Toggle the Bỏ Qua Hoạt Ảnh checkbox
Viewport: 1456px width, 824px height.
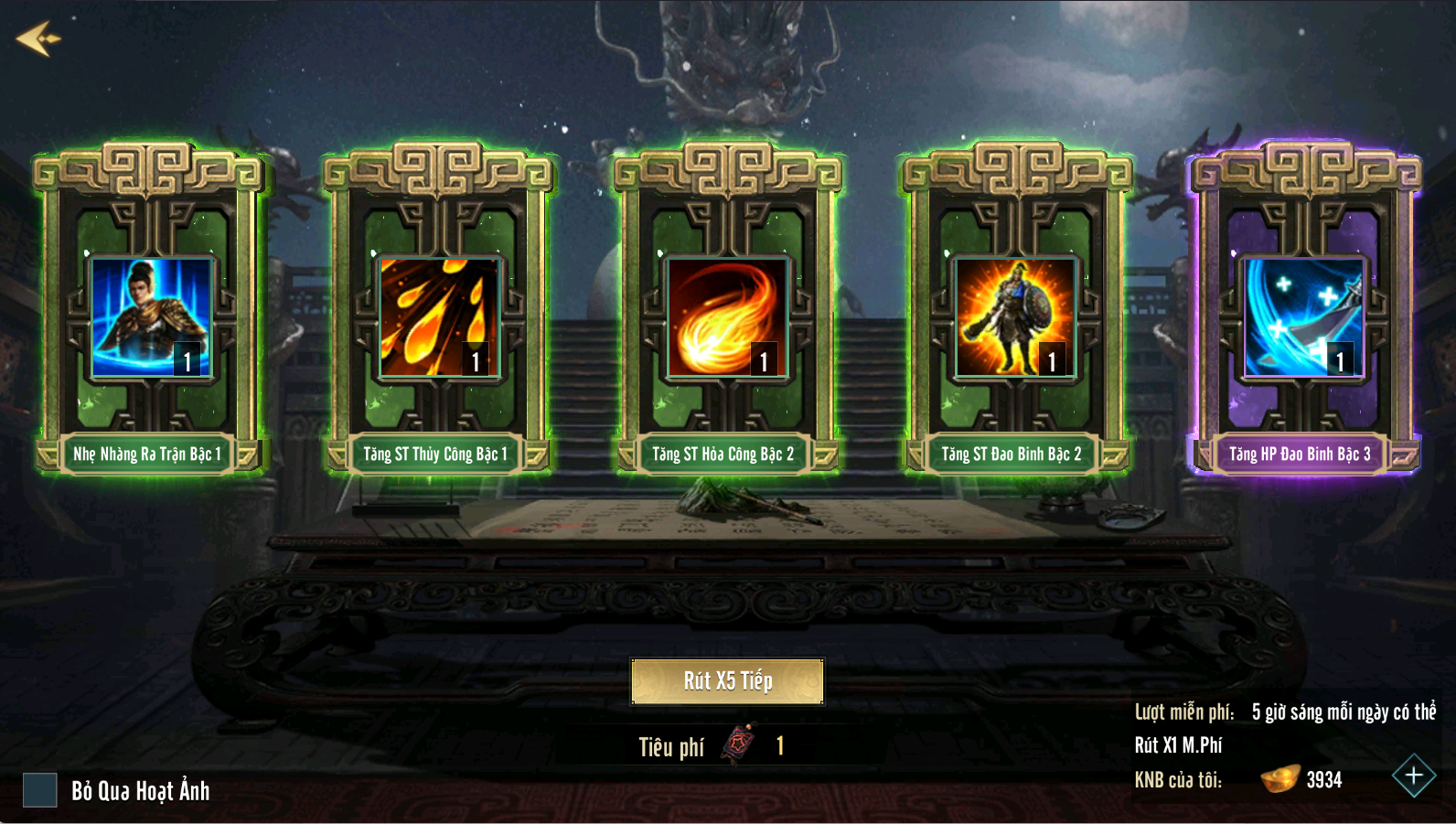click(x=40, y=790)
